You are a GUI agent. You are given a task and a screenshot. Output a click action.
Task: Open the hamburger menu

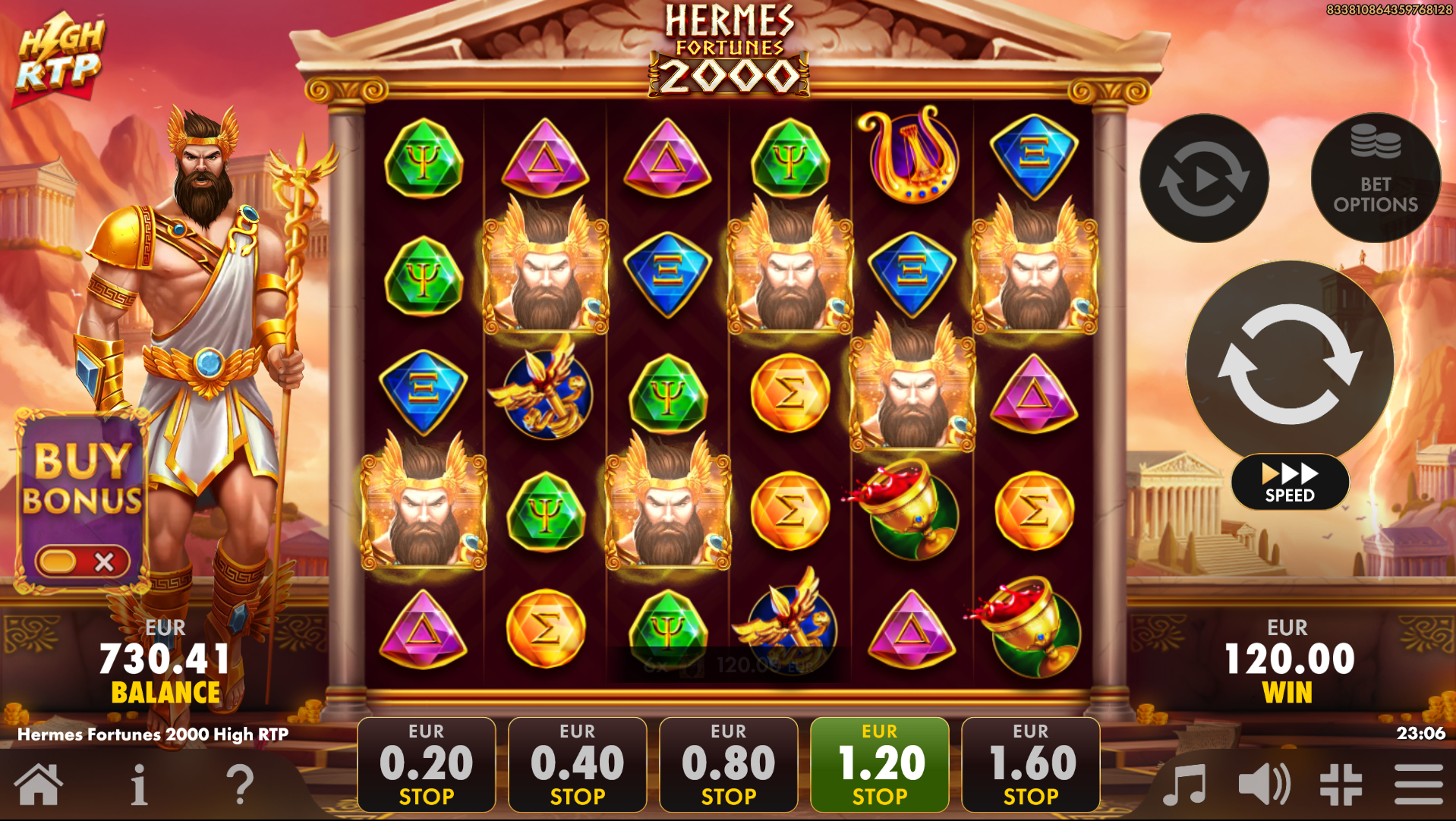coord(1418,785)
